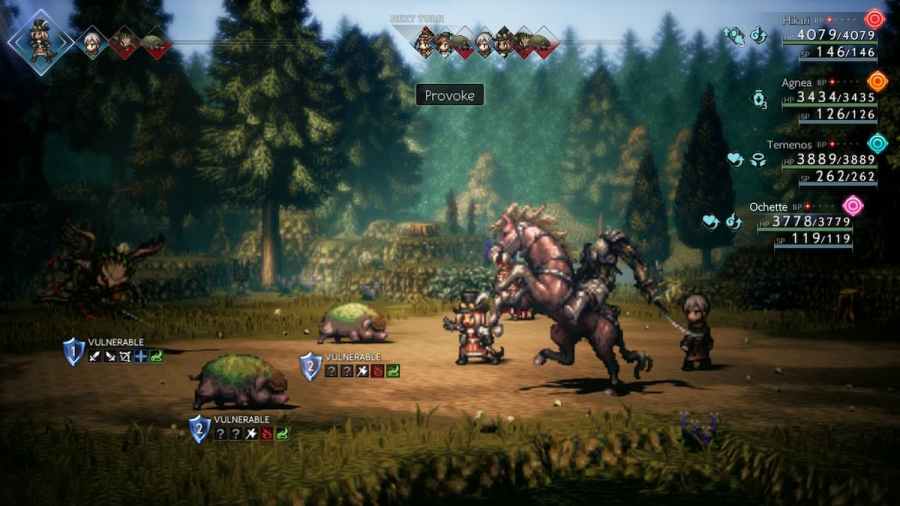Click the dagger weakness icon

pyautogui.click(x=109, y=356)
